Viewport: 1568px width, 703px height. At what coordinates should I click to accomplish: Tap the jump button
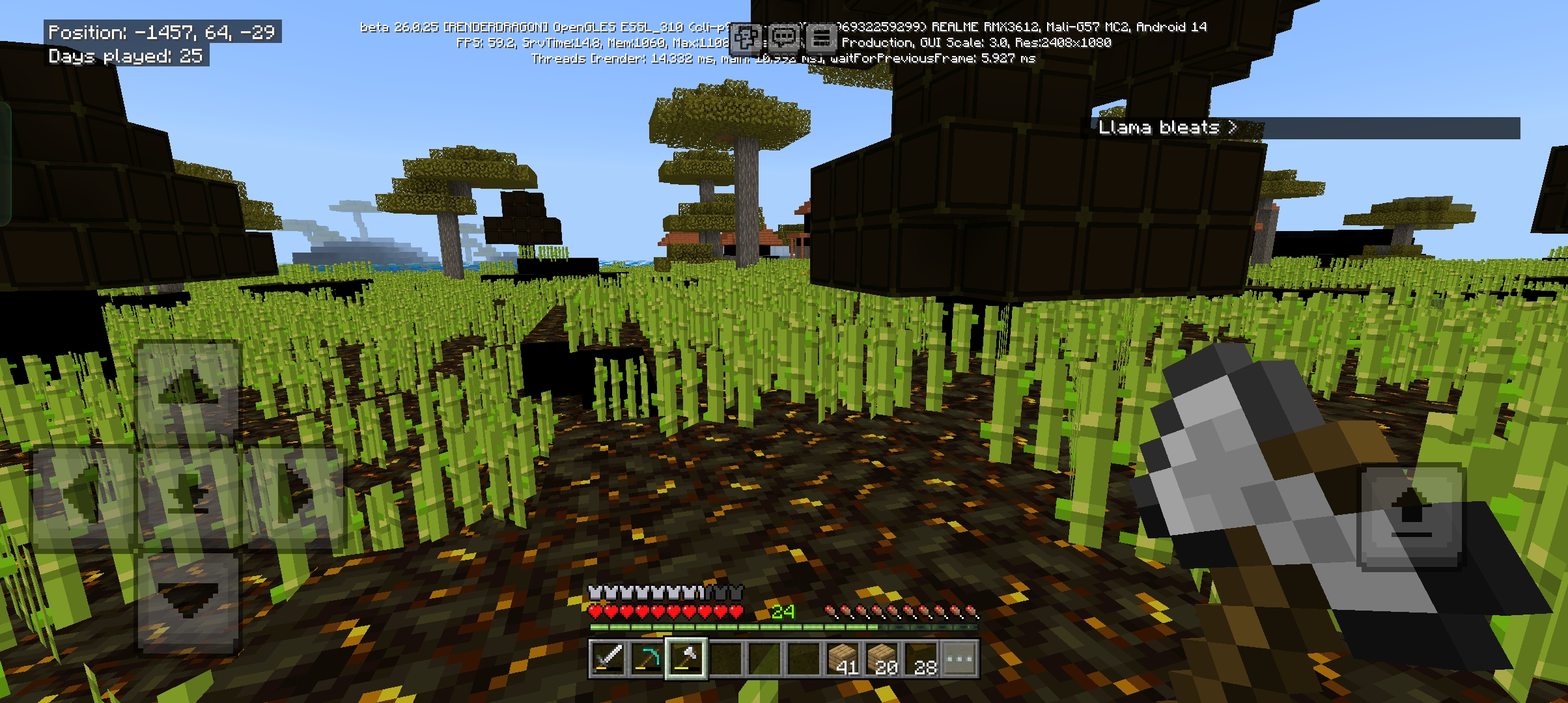[1411, 516]
